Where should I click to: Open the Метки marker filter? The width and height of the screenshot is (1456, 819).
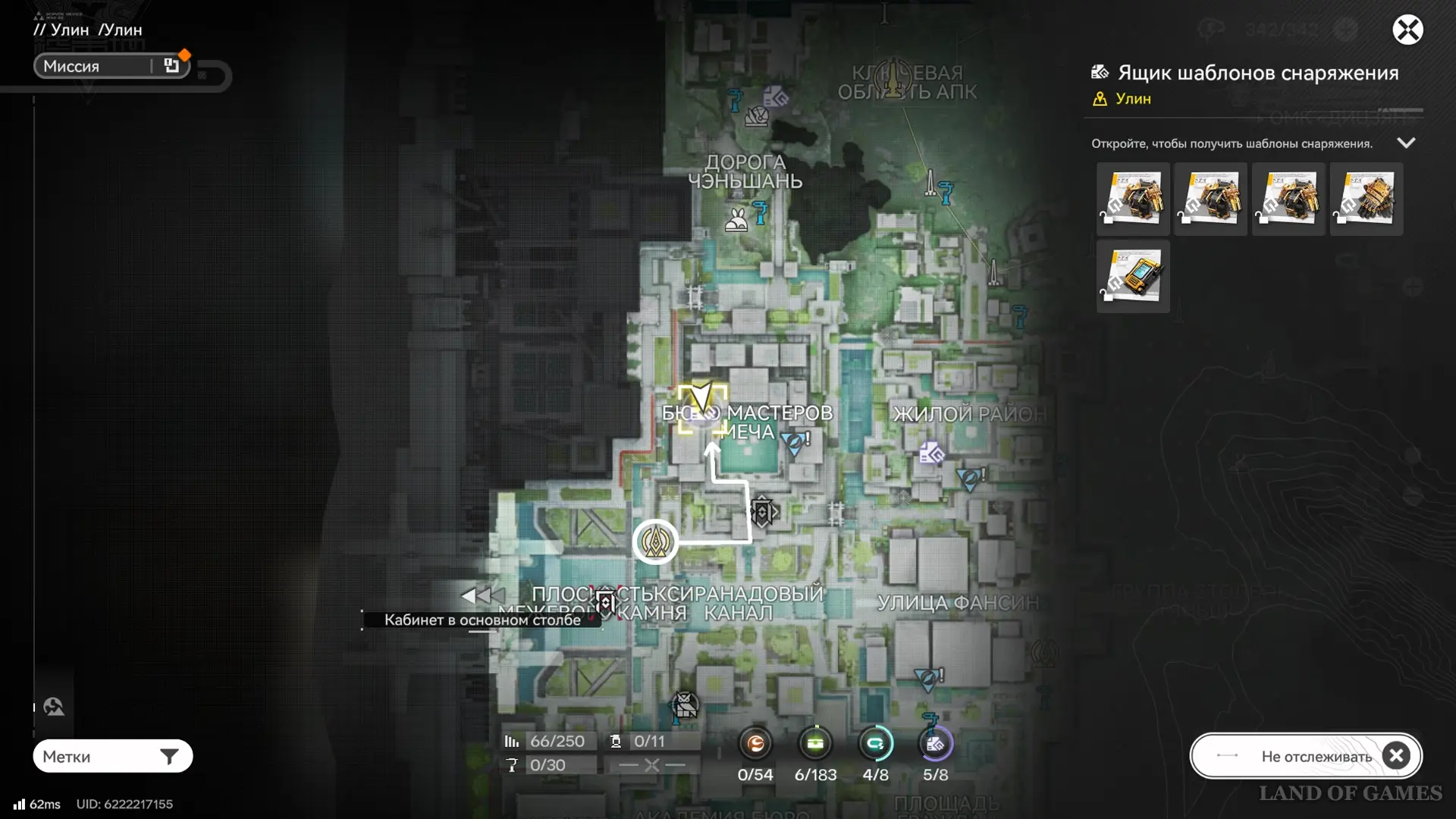tap(112, 756)
